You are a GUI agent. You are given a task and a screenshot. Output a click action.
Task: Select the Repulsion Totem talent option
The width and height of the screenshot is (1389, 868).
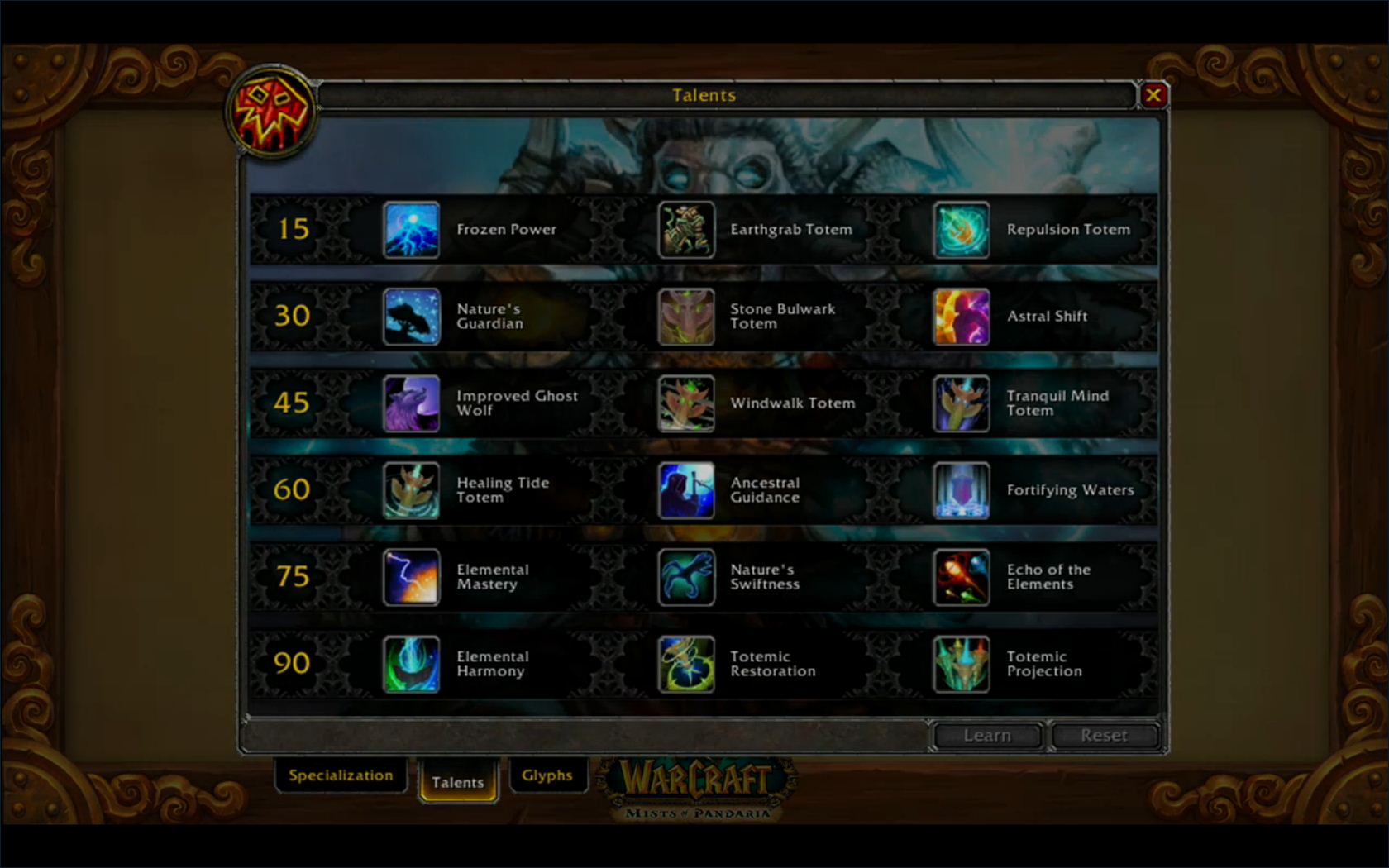[x=962, y=230]
